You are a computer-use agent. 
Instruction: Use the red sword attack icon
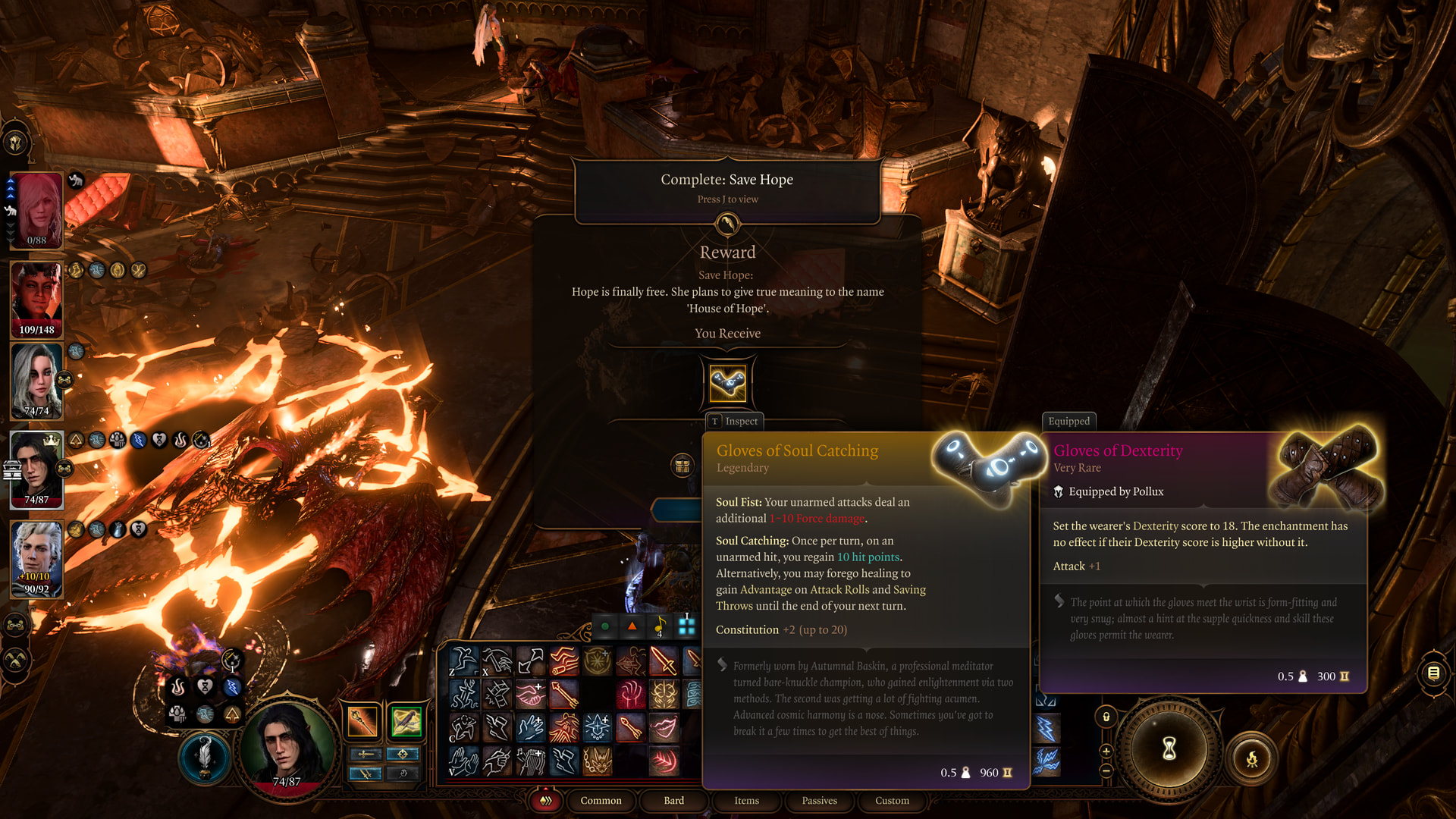[664, 661]
